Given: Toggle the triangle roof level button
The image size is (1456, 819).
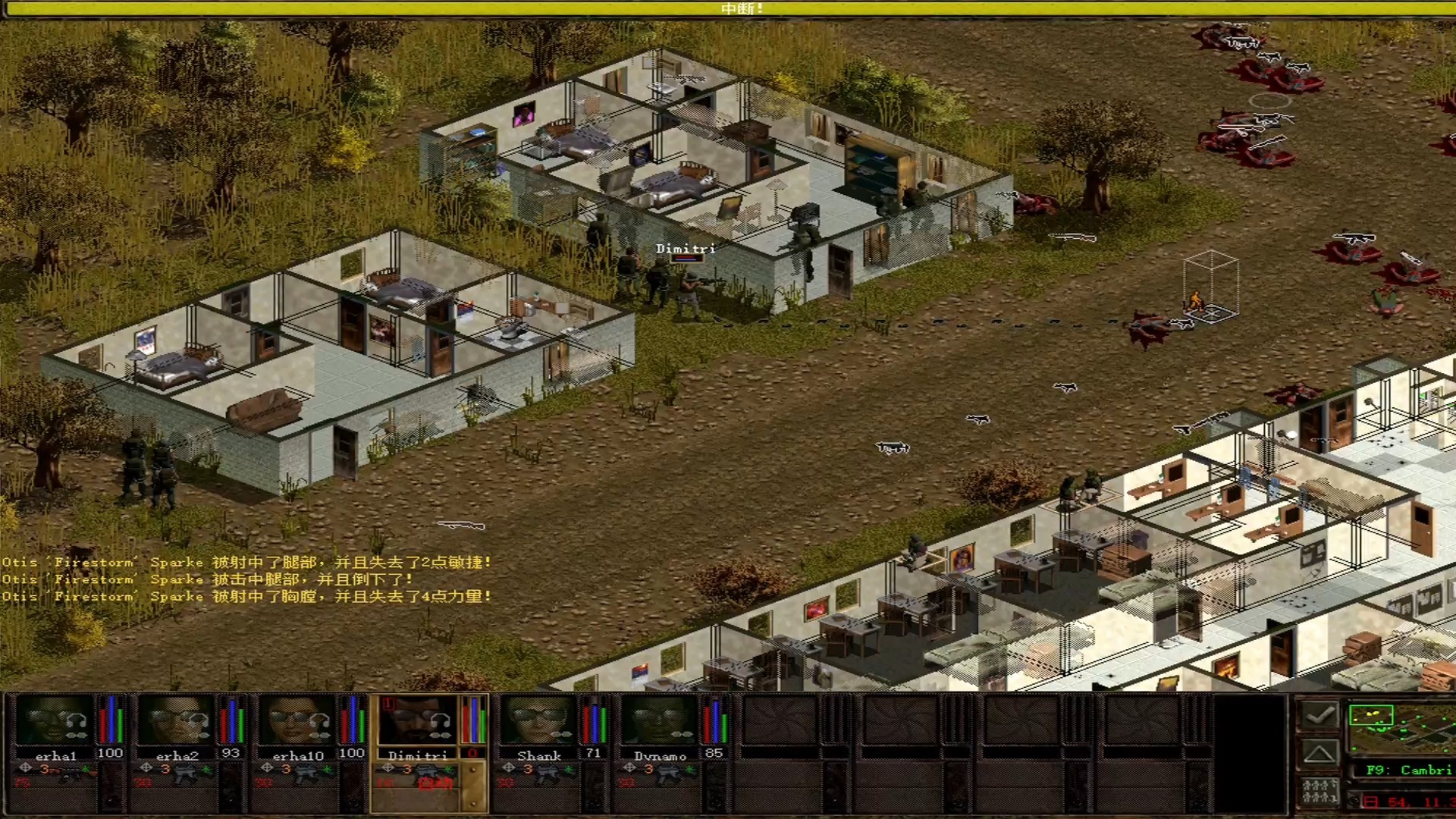Looking at the screenshot, I should pos(1319,753).
